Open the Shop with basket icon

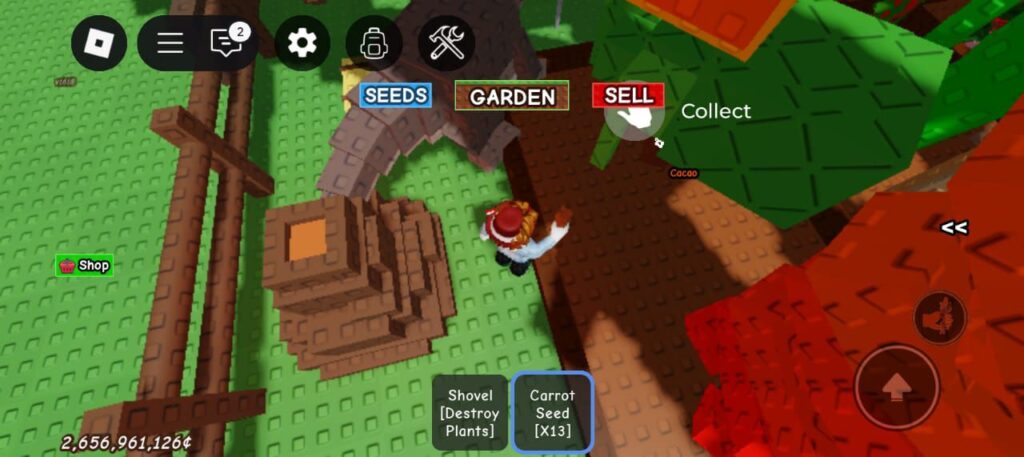click(84, 266)
